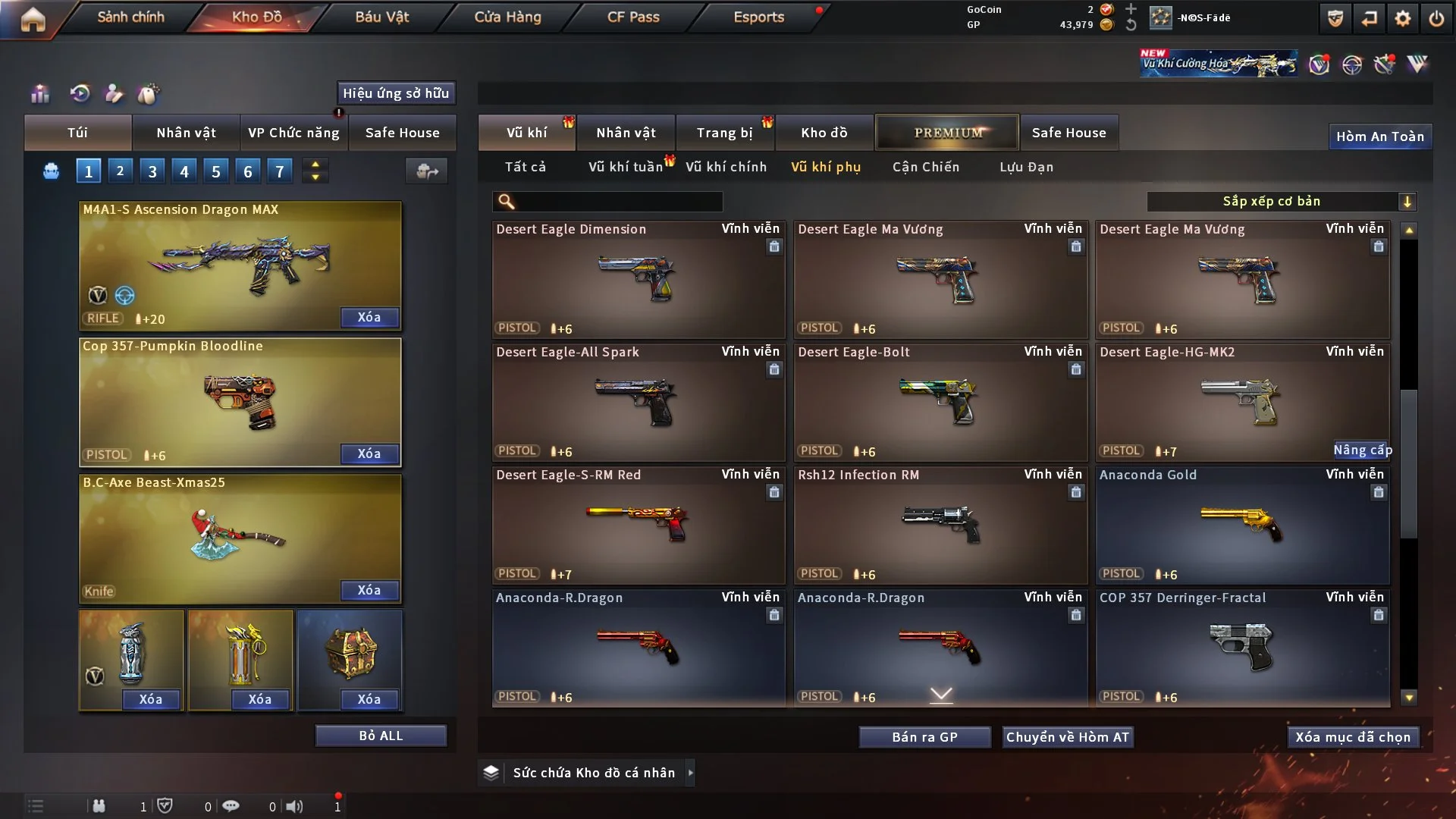Open the CF Pass menu

click(633, 17)
